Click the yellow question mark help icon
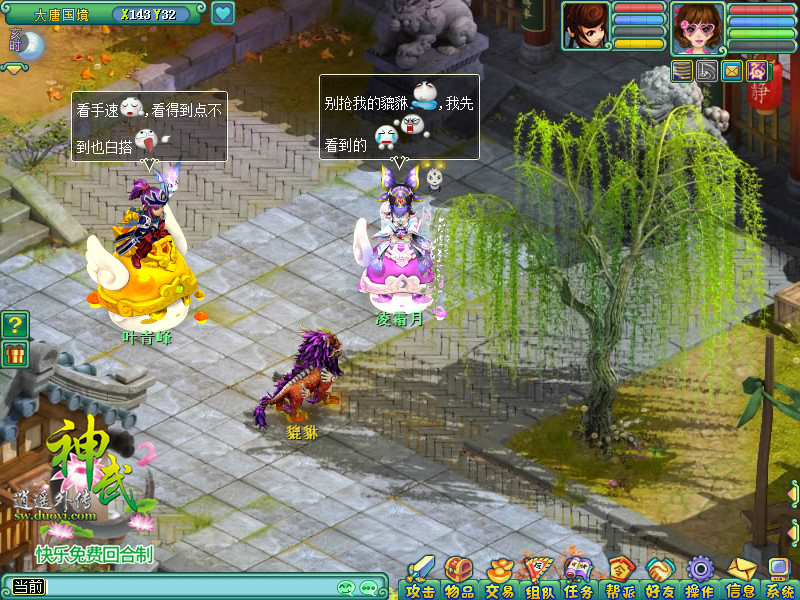 click(14, 324)
